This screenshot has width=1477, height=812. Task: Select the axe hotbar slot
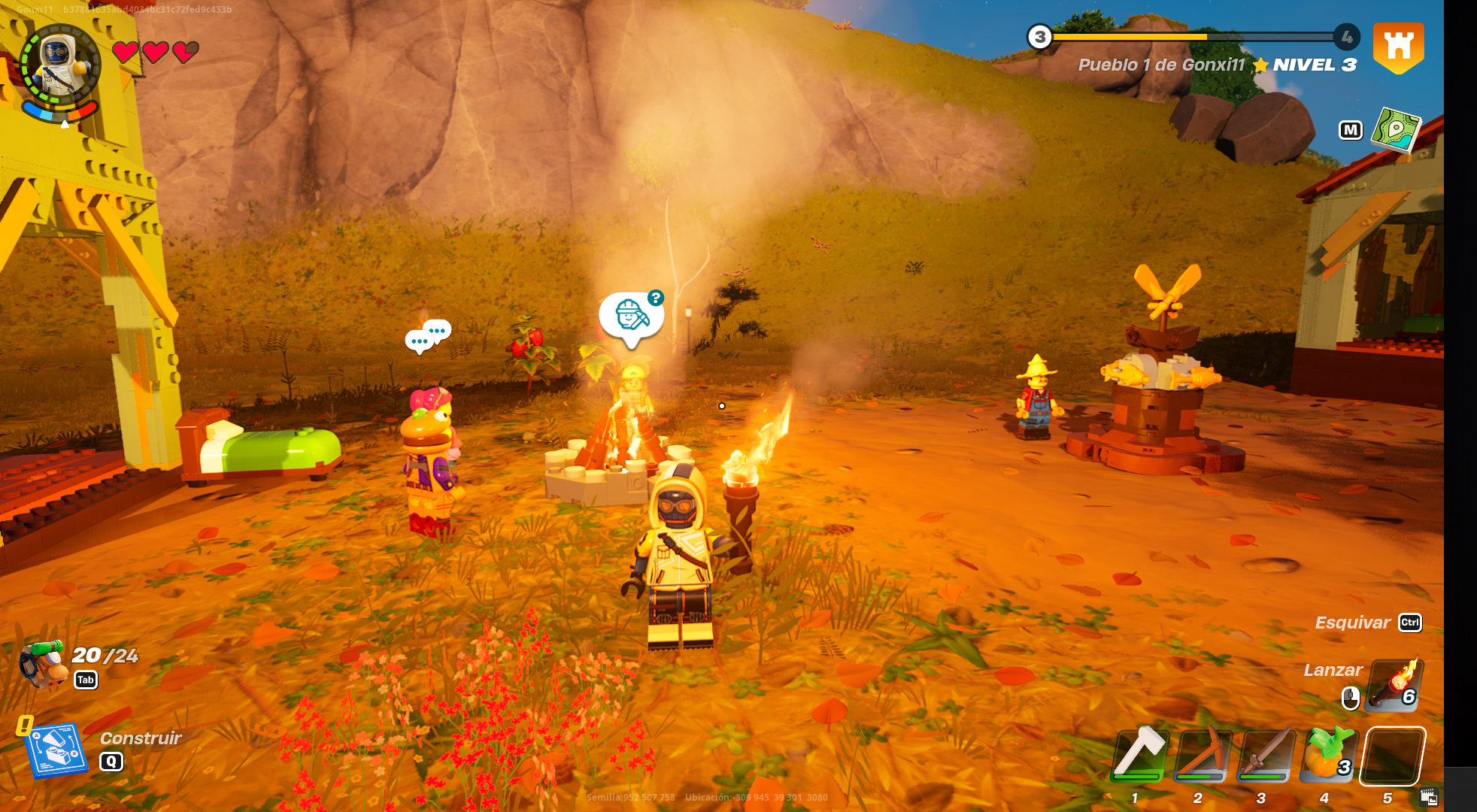(1139, 756)
